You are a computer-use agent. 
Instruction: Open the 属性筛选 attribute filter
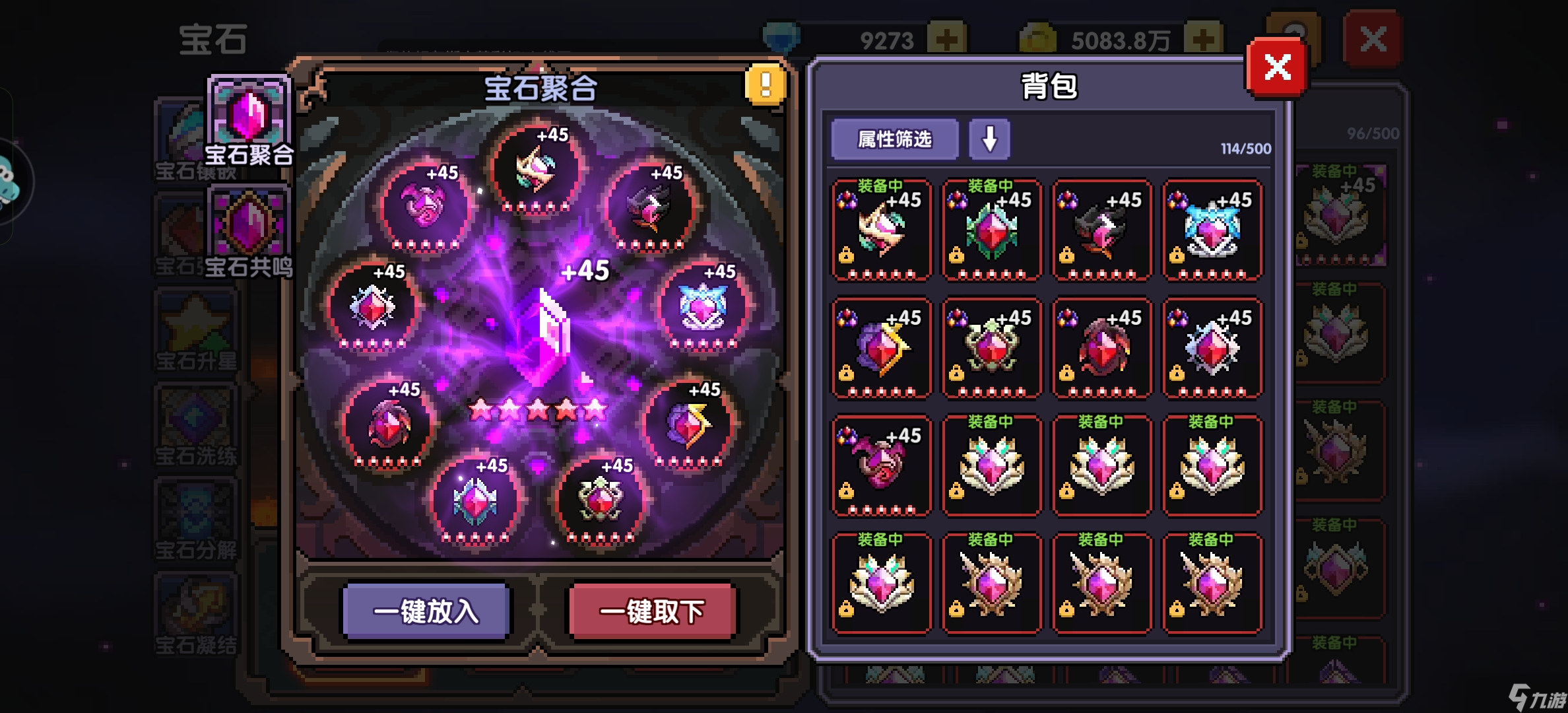point(894,139)
